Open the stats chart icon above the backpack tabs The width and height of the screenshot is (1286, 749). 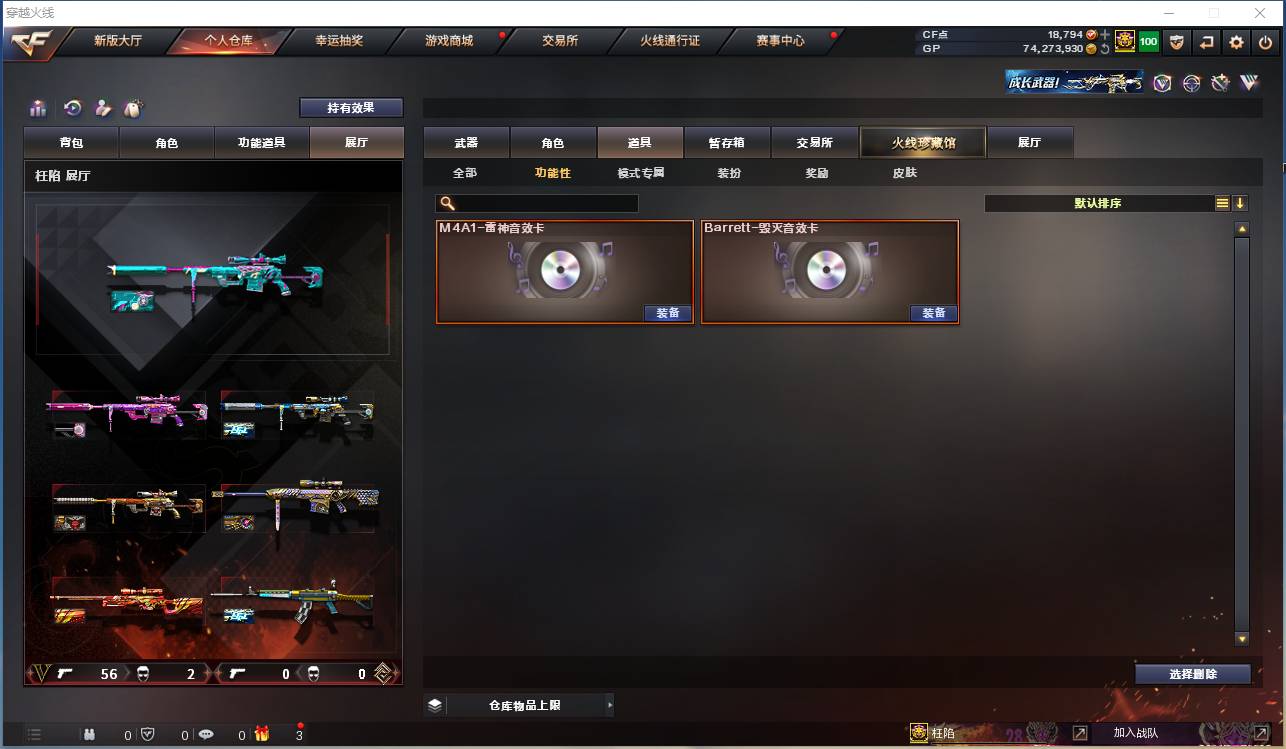click(38, 108)
